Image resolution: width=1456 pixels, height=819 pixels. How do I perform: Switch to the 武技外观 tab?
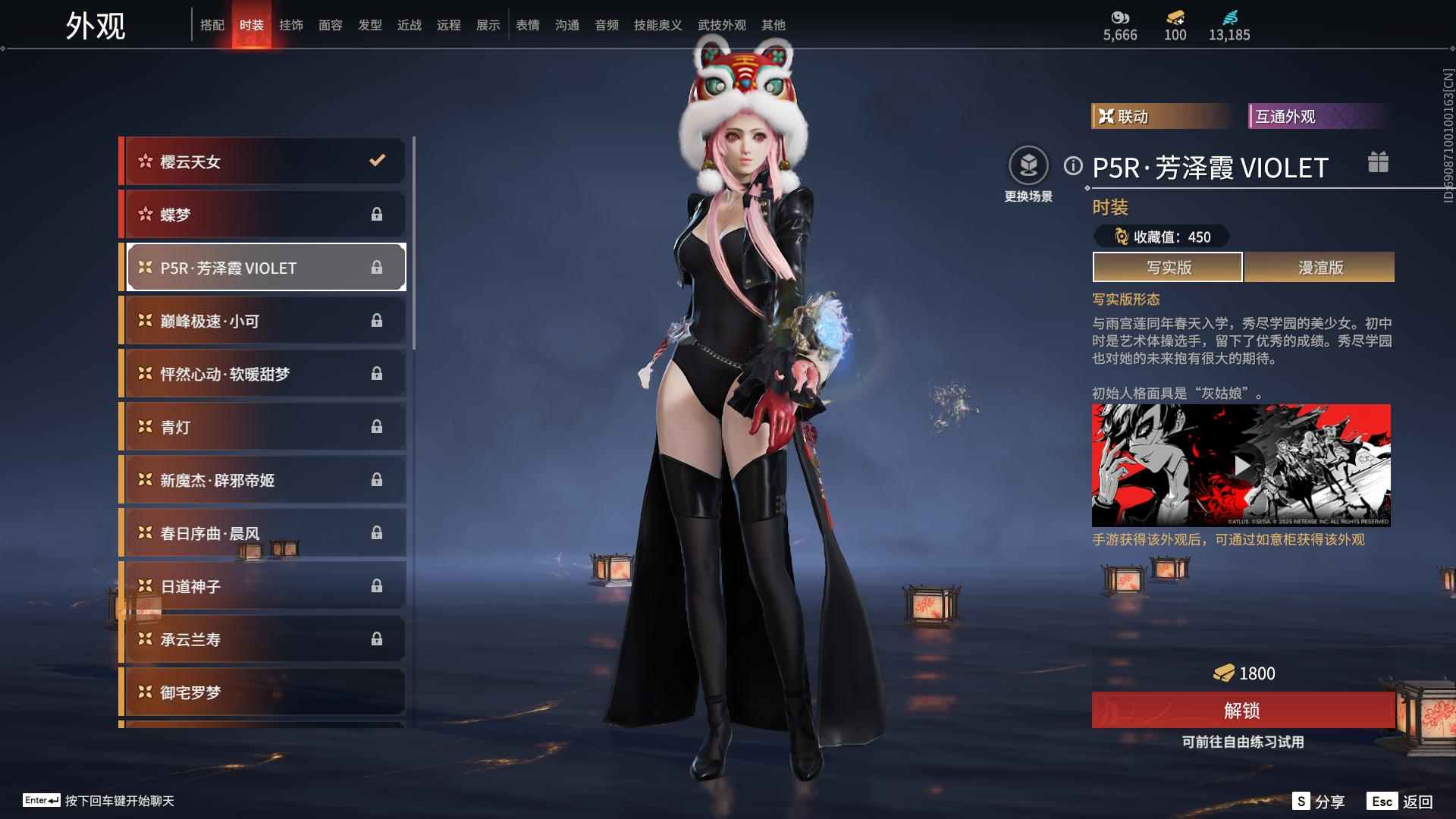(721, 25)
